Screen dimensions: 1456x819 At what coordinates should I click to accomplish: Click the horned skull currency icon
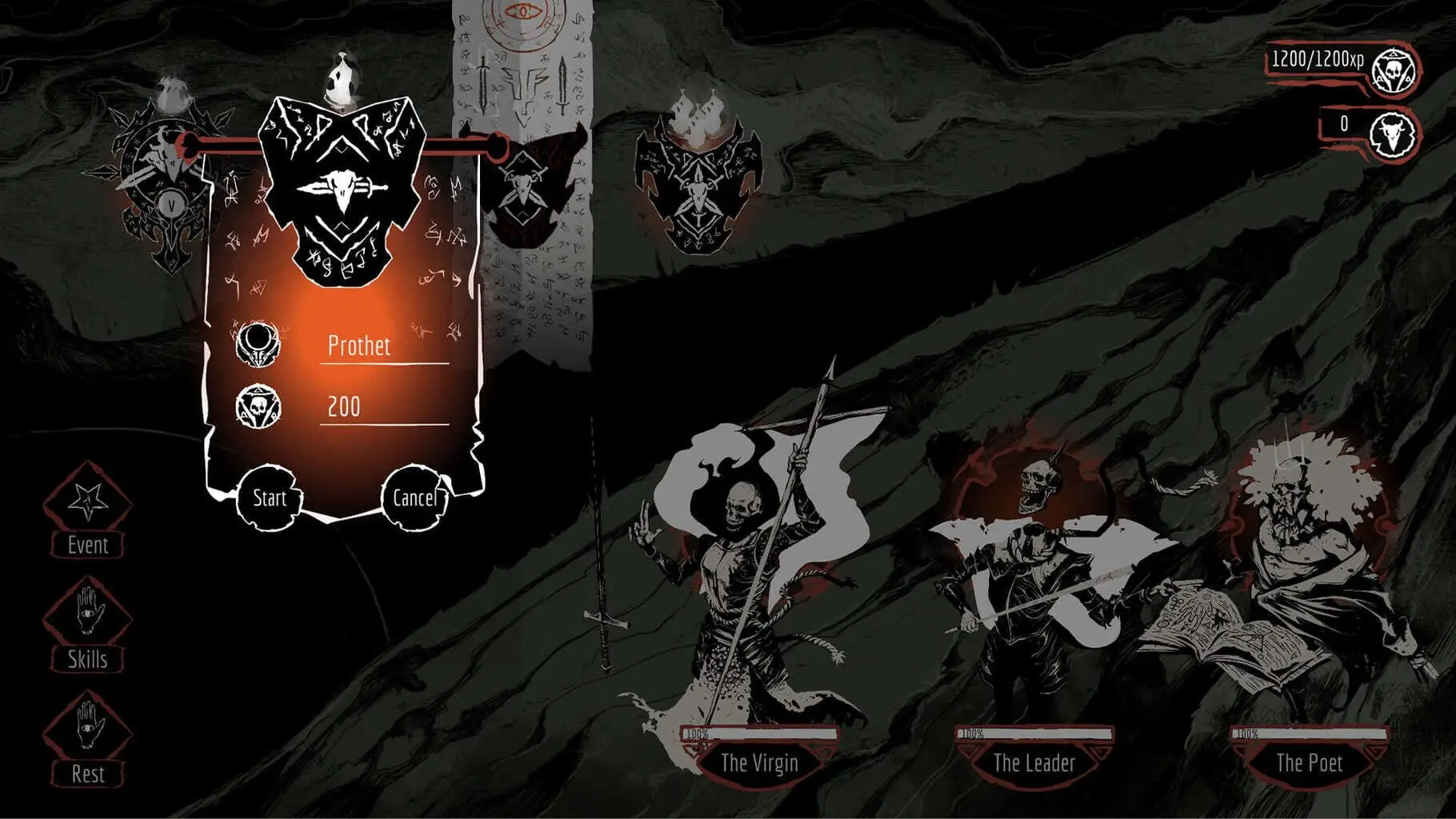(x=1392, y=134)
